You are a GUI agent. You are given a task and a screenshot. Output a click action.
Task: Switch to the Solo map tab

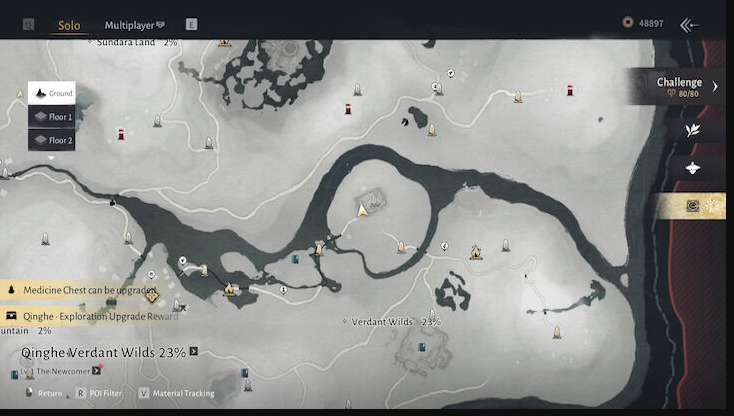[69, 24]
